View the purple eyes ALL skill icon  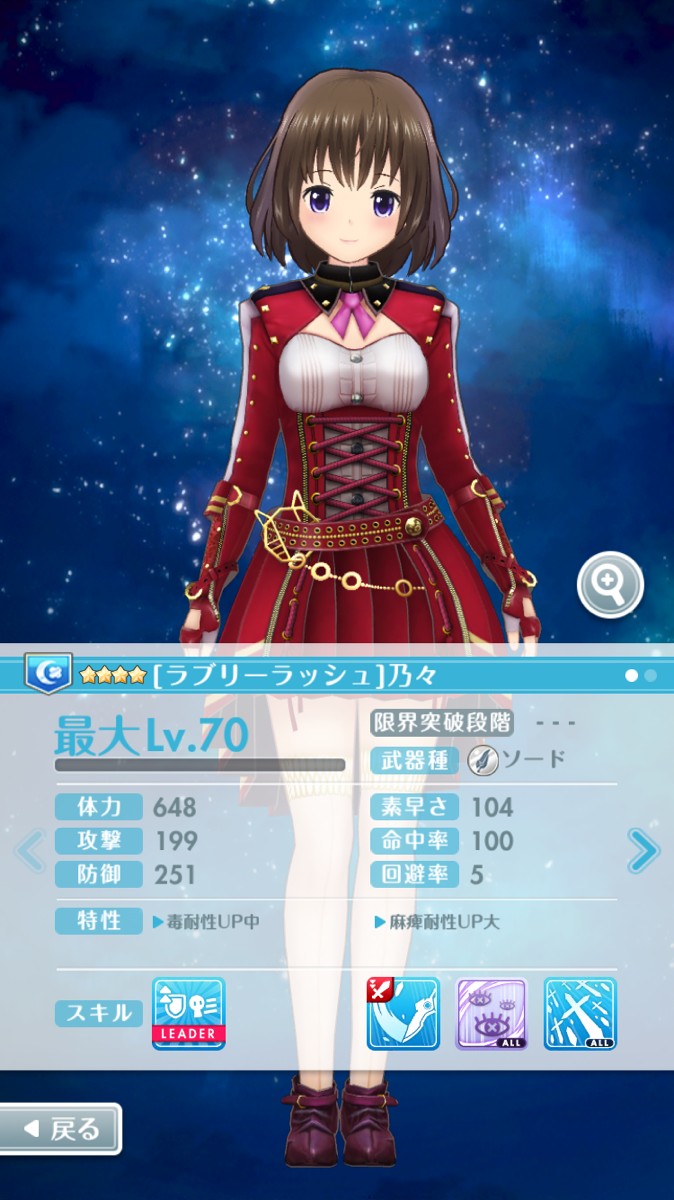(491, 1013)
